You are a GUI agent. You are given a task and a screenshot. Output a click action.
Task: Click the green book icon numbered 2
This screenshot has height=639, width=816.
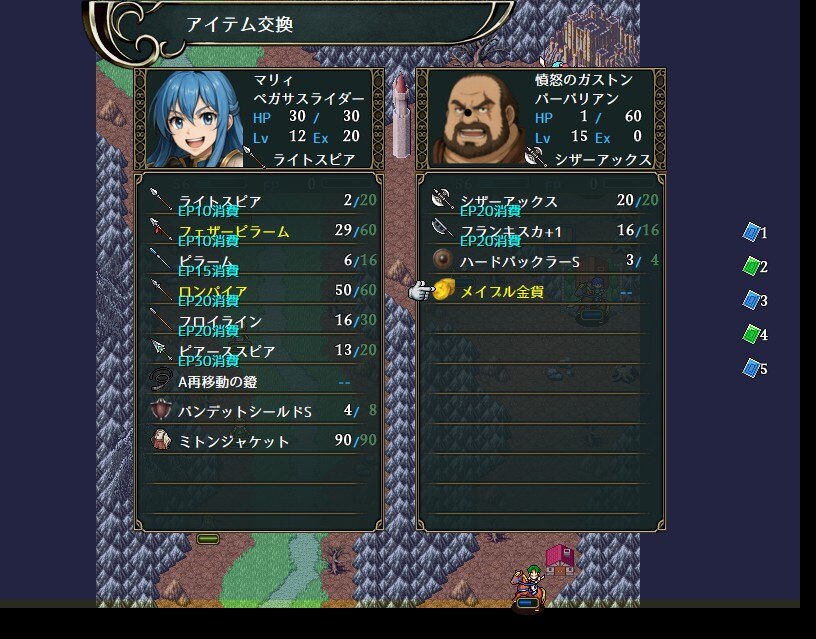[x=752, y=266]
